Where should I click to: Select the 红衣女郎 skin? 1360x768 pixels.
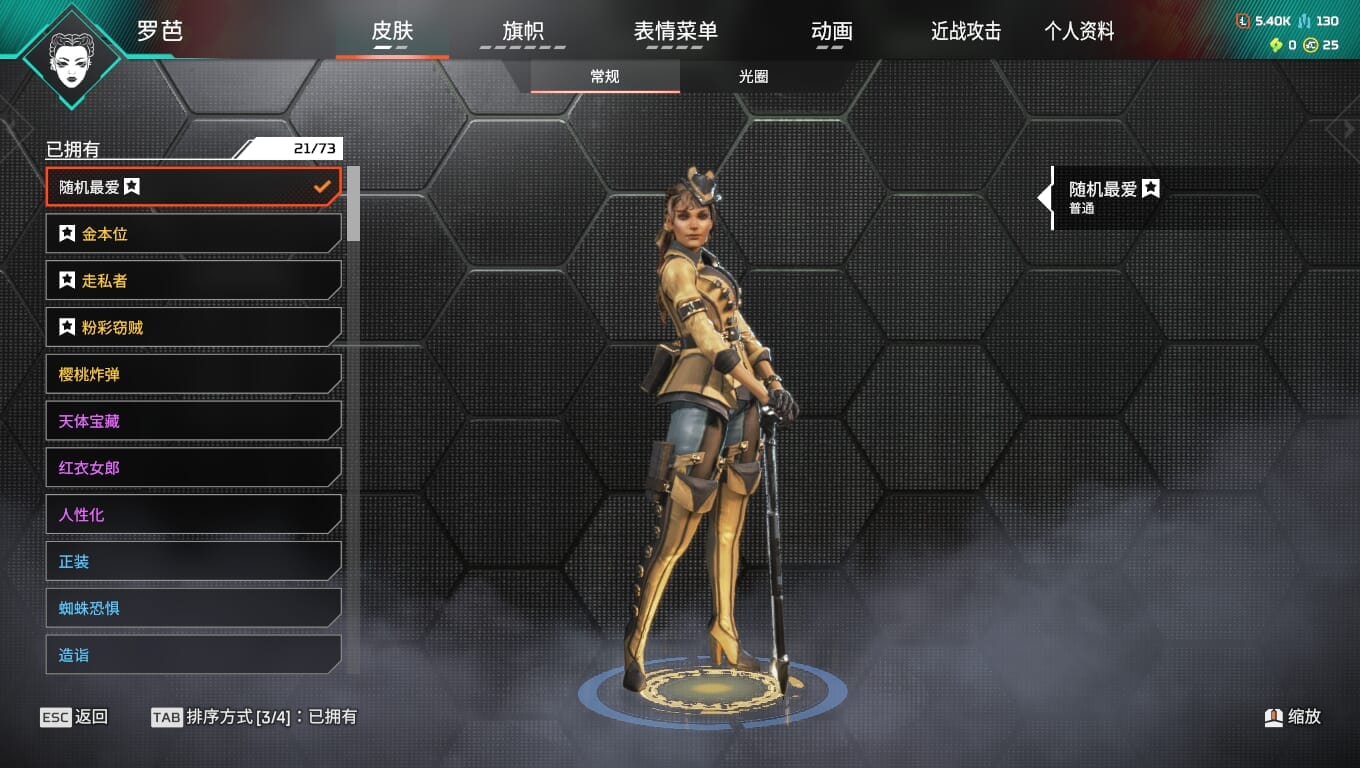point(193,468)
